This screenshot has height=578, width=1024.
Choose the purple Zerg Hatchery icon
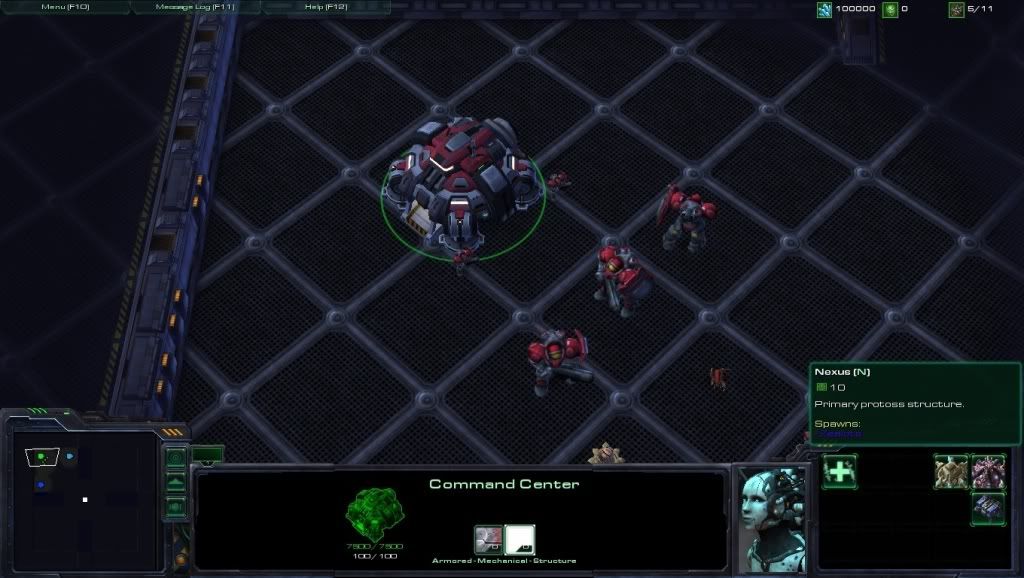pyautogui.click(x=988, y=472)
